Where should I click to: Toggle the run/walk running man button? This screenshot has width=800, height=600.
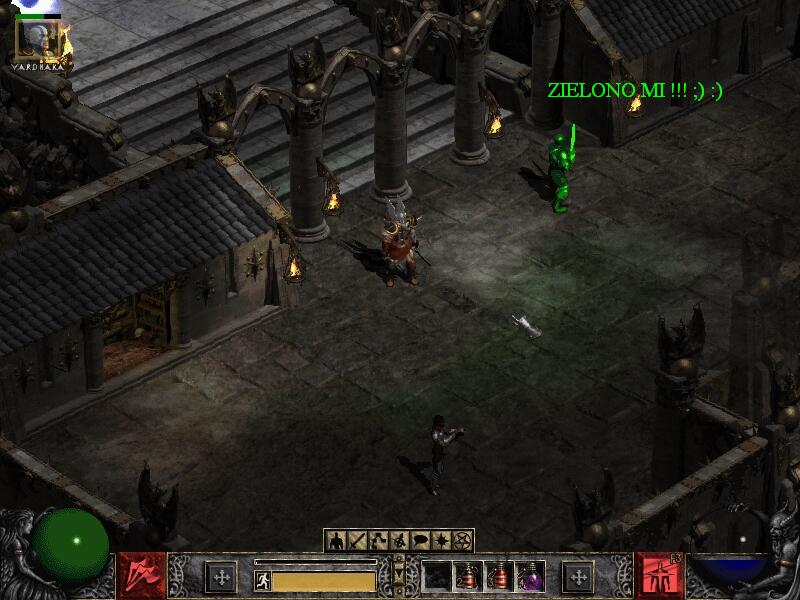263,580
